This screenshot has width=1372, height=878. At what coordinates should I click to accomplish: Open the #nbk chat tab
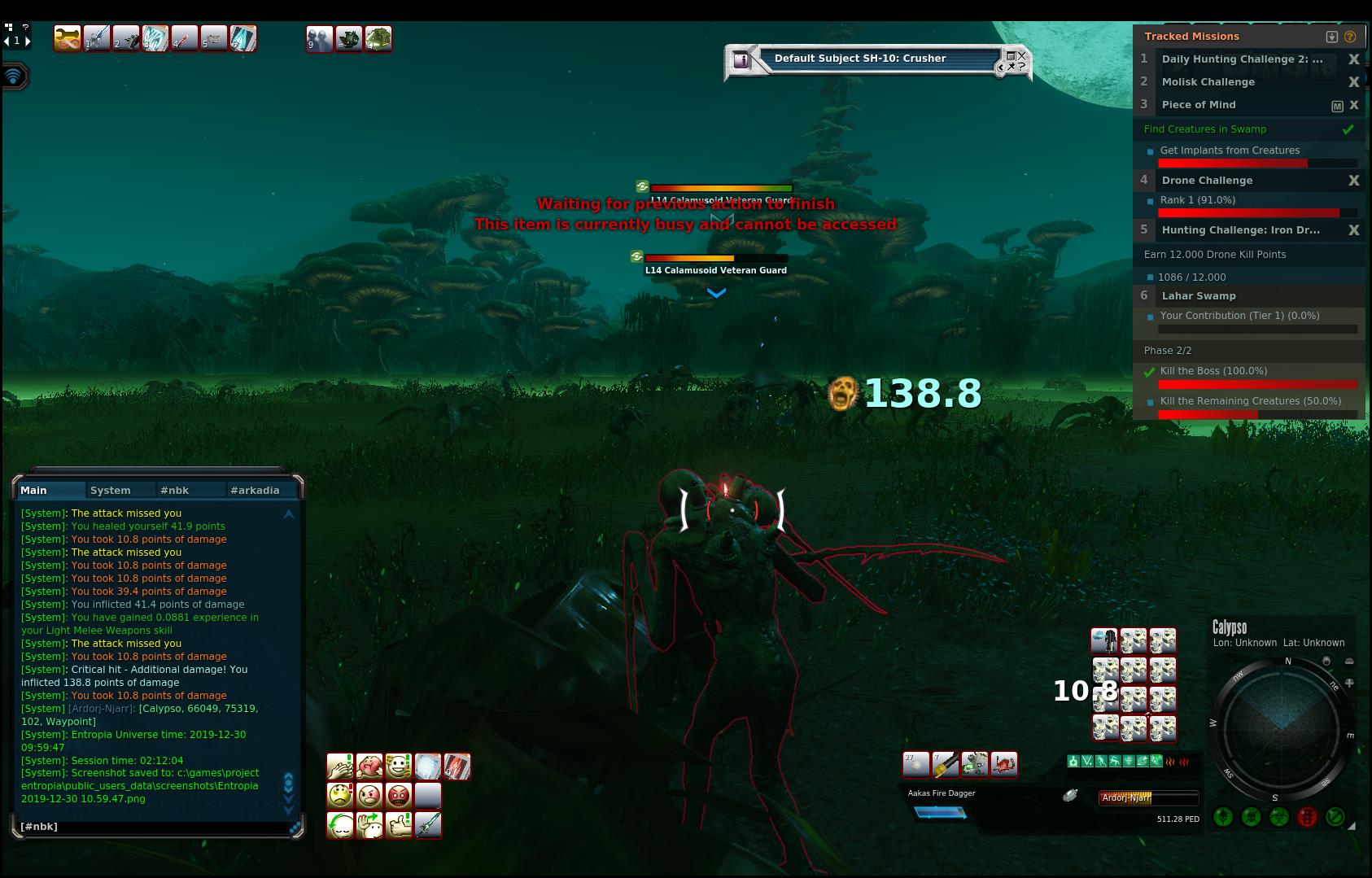point(175,490)
